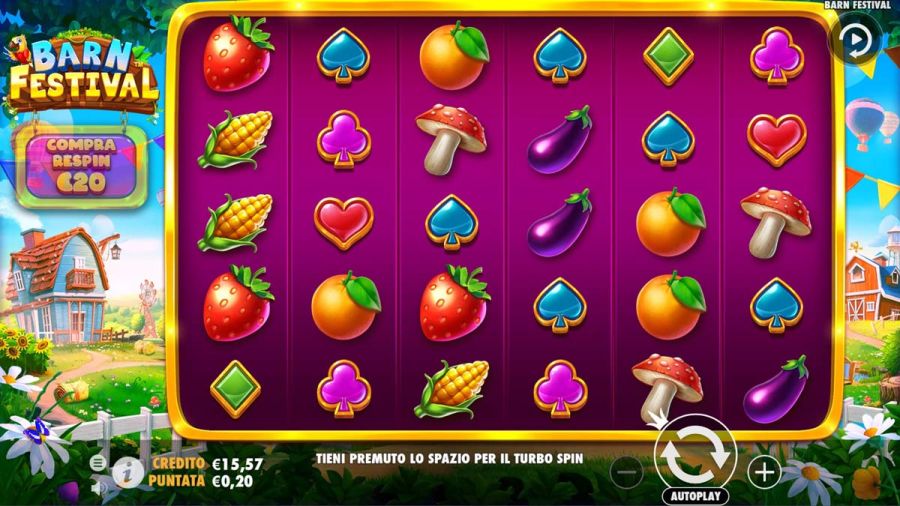Spin the reels with the circular arrows button
This screenshot has height=506, width=900.
tap(694, 452)
